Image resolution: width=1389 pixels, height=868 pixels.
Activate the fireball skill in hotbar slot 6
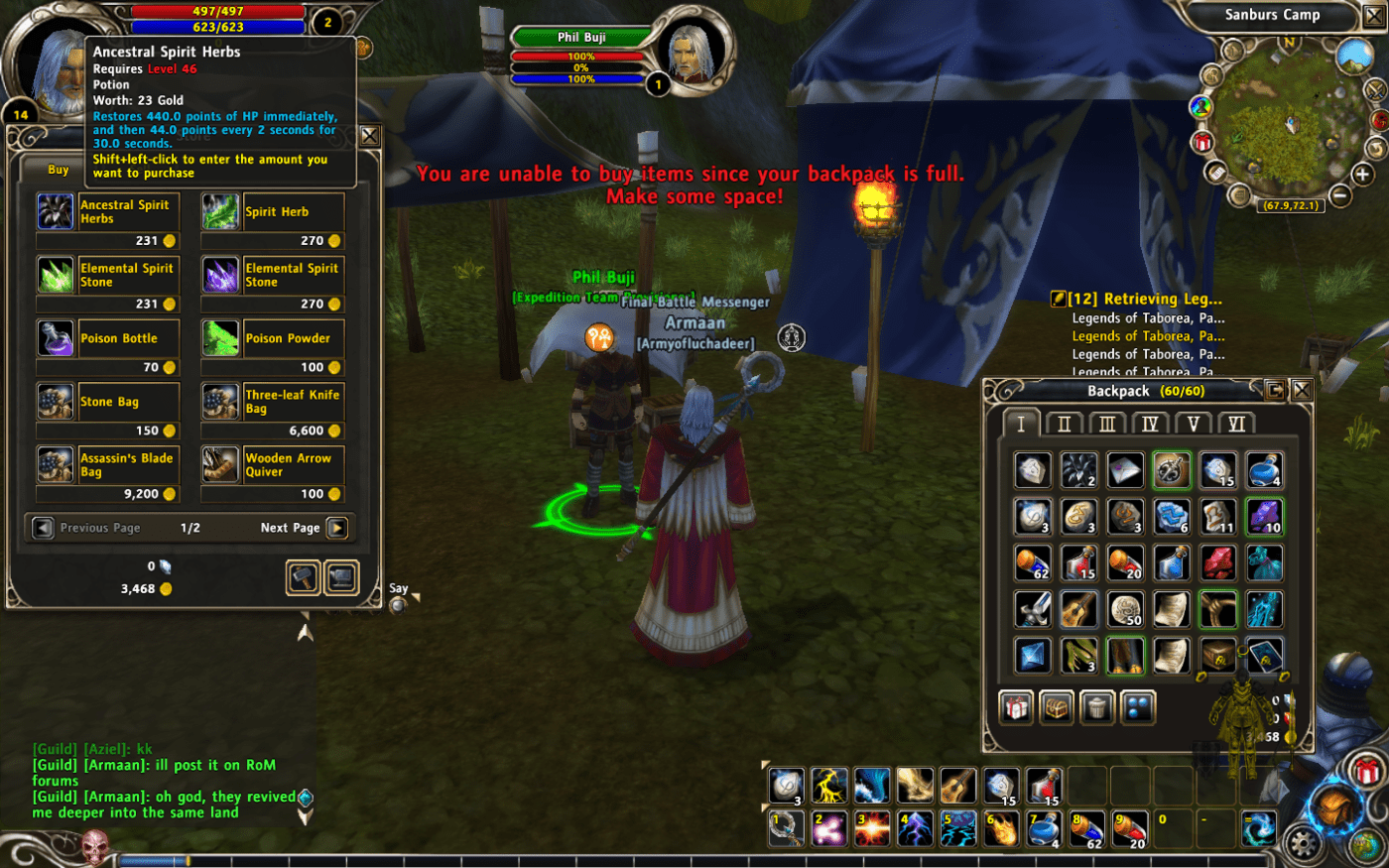(1001, 828)
